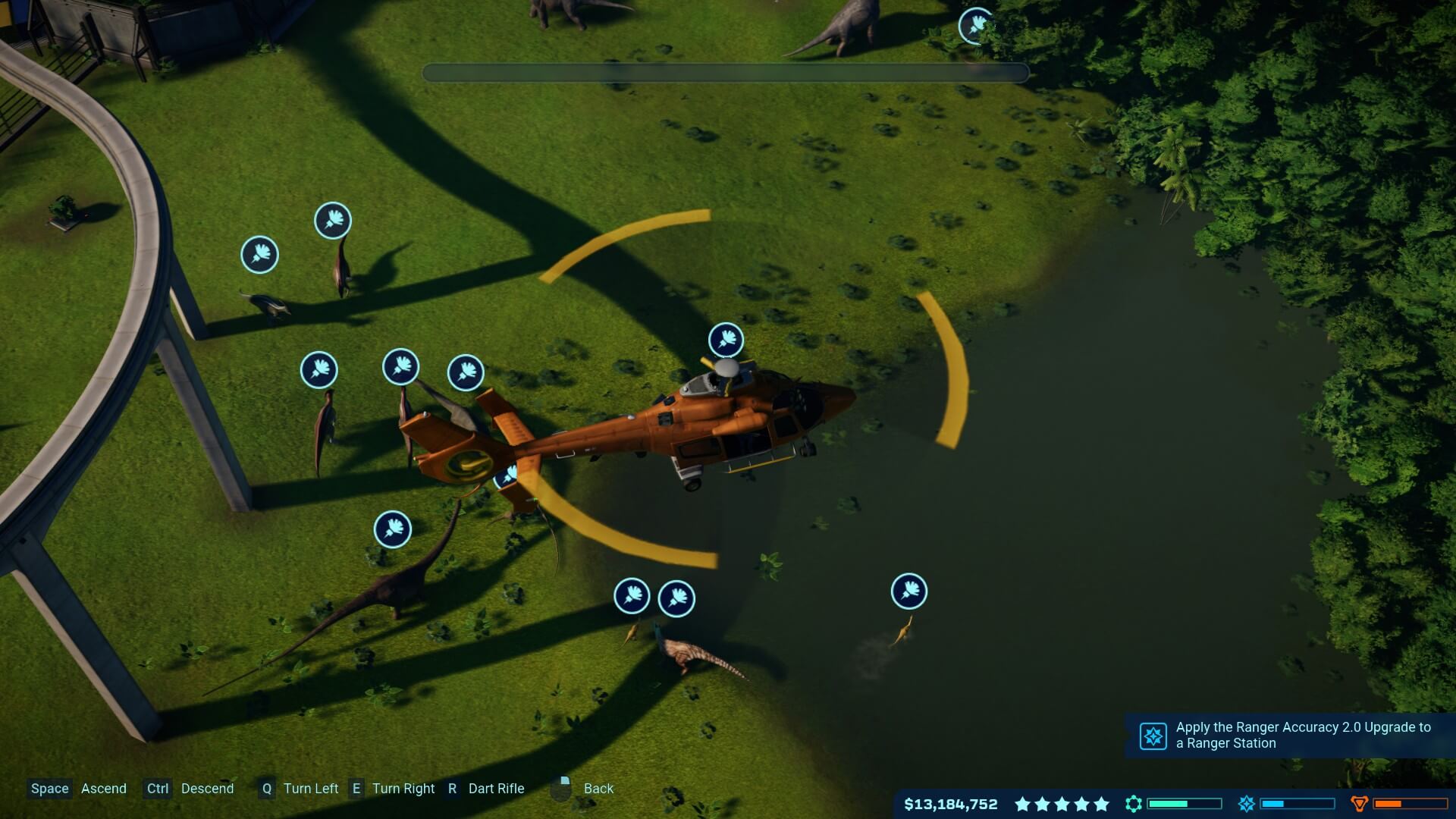Screen dimensions: 1456x819
Task: Click the orange Security division icon
Action: coord(1359,804)
